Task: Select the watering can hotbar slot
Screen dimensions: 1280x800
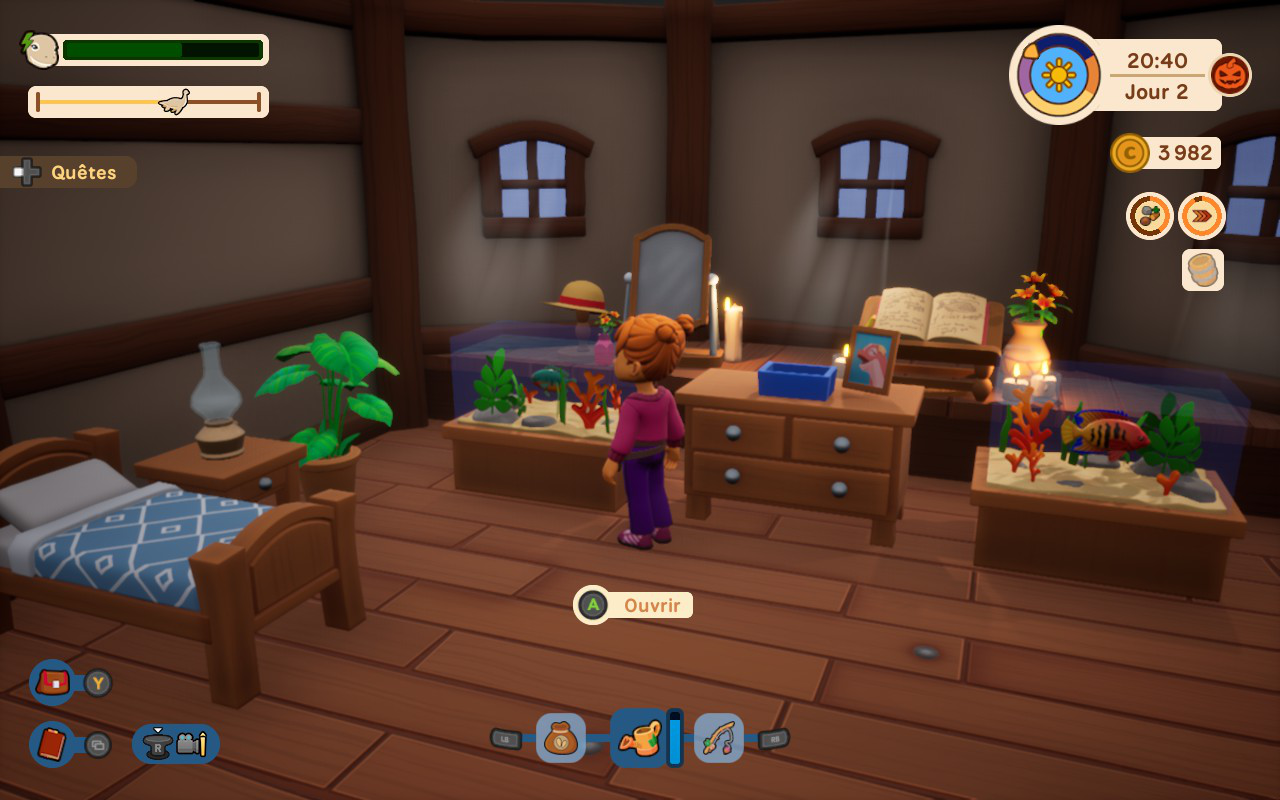Action: click(x=638, y=738)
